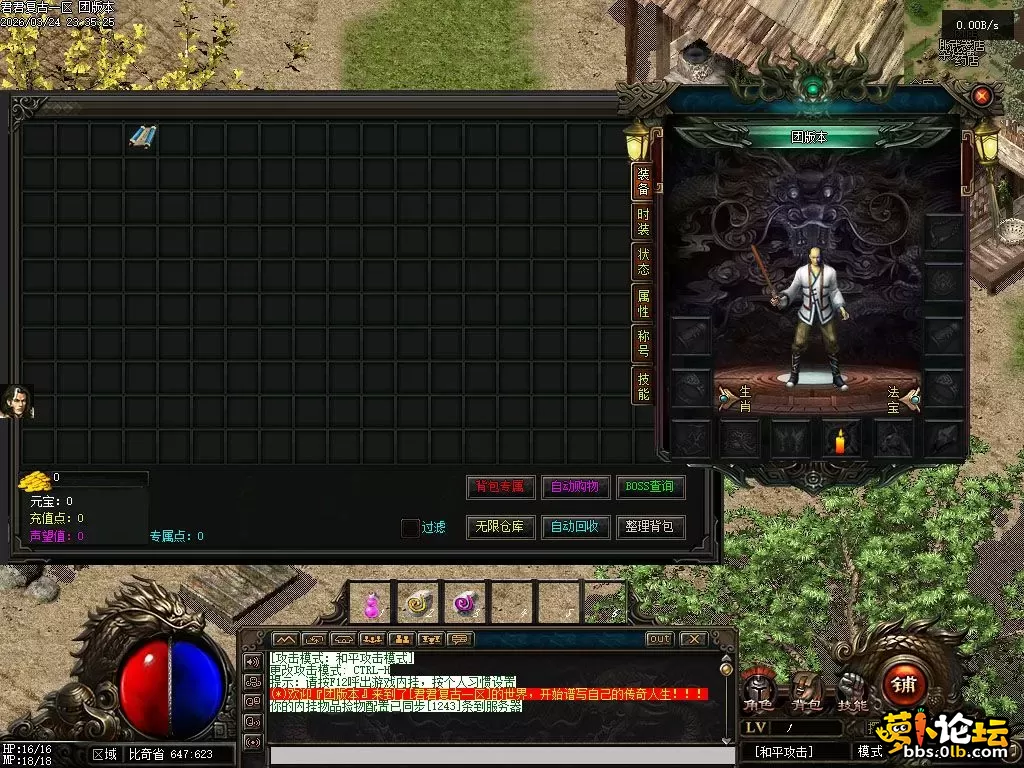The image size is (1024, 768).
Task: Open the 称号 title tab
Action: [643, 344]
